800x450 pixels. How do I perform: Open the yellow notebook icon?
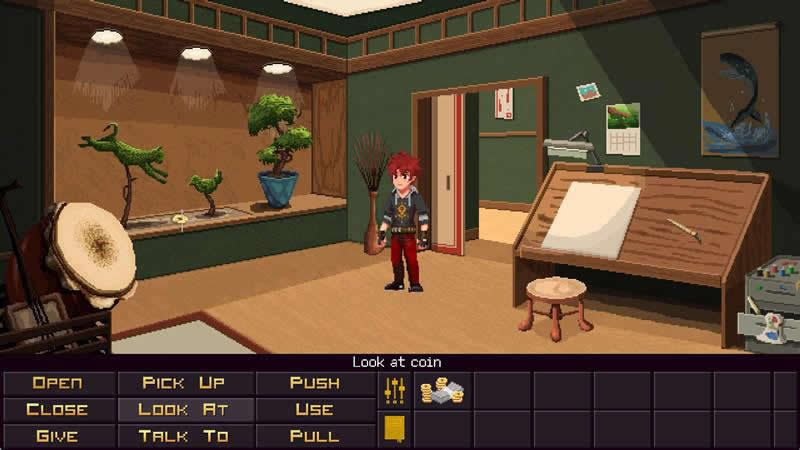tap(394, 430)
